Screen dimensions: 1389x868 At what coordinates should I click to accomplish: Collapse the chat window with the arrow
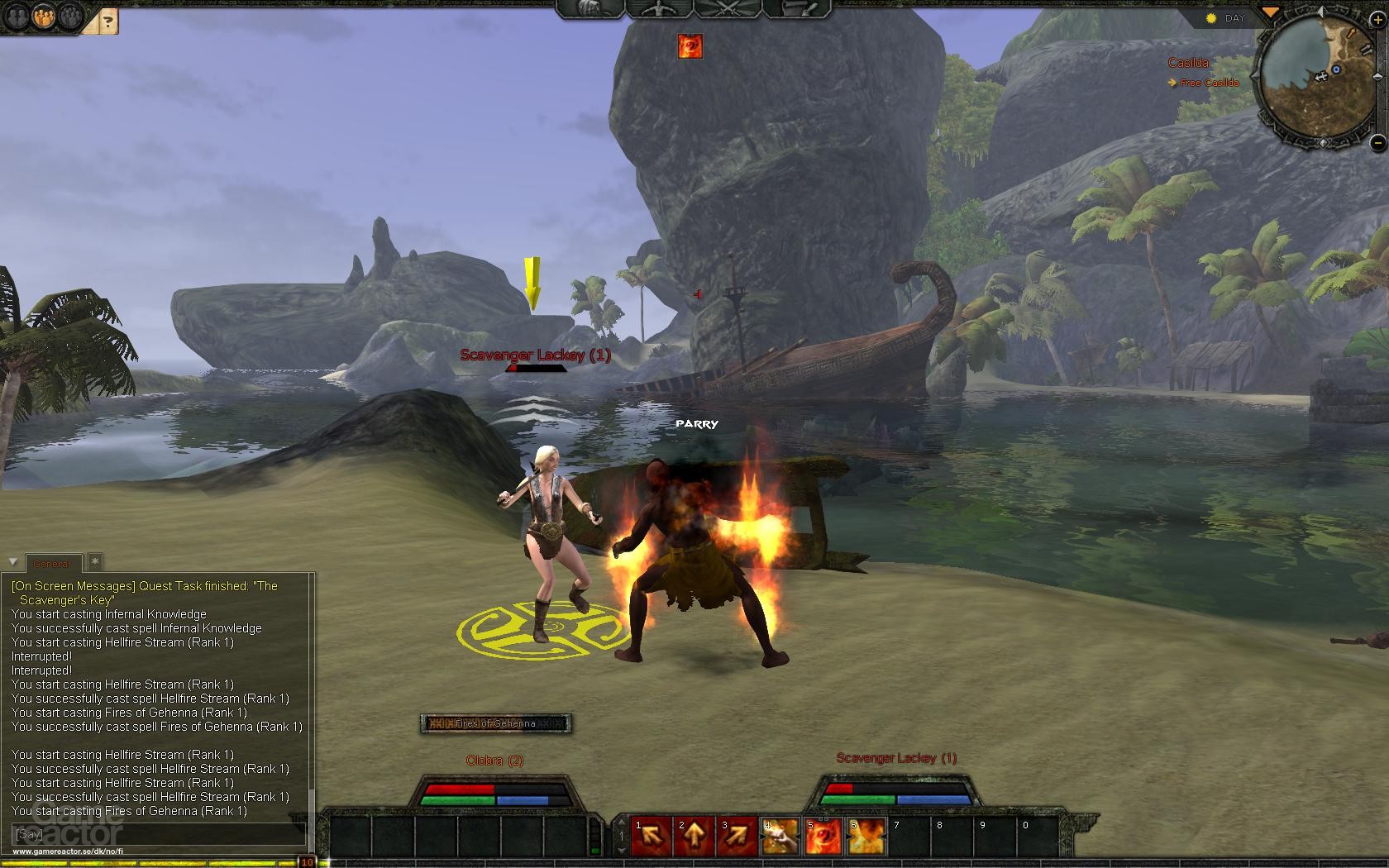(x=11, y=562)
